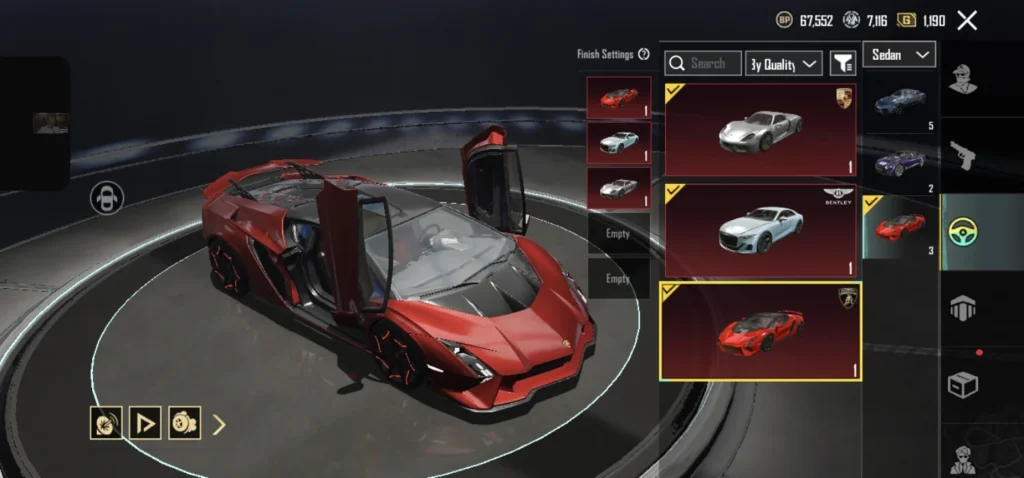
Task: Open the By Quality sort dropdown
Action: coord(784,63)
